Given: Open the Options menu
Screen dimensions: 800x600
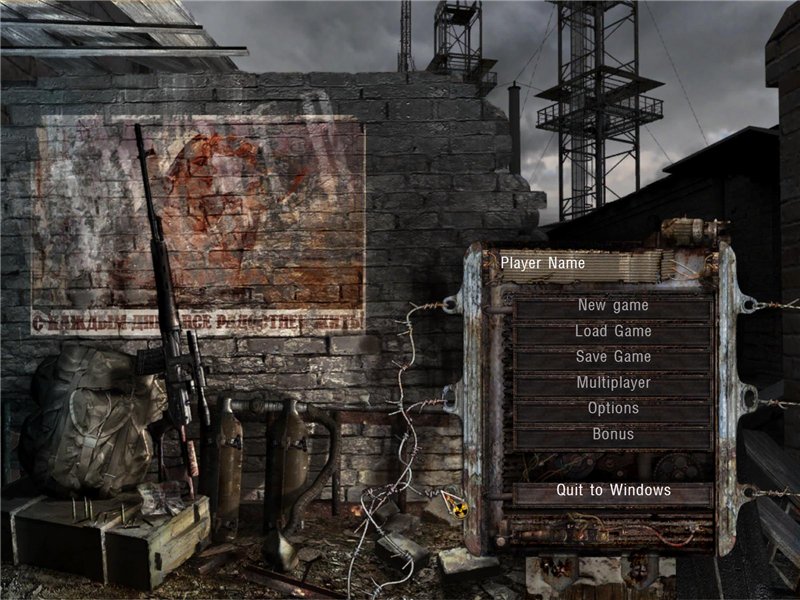Looking at the screenshot, I should [x=613, y=409].
